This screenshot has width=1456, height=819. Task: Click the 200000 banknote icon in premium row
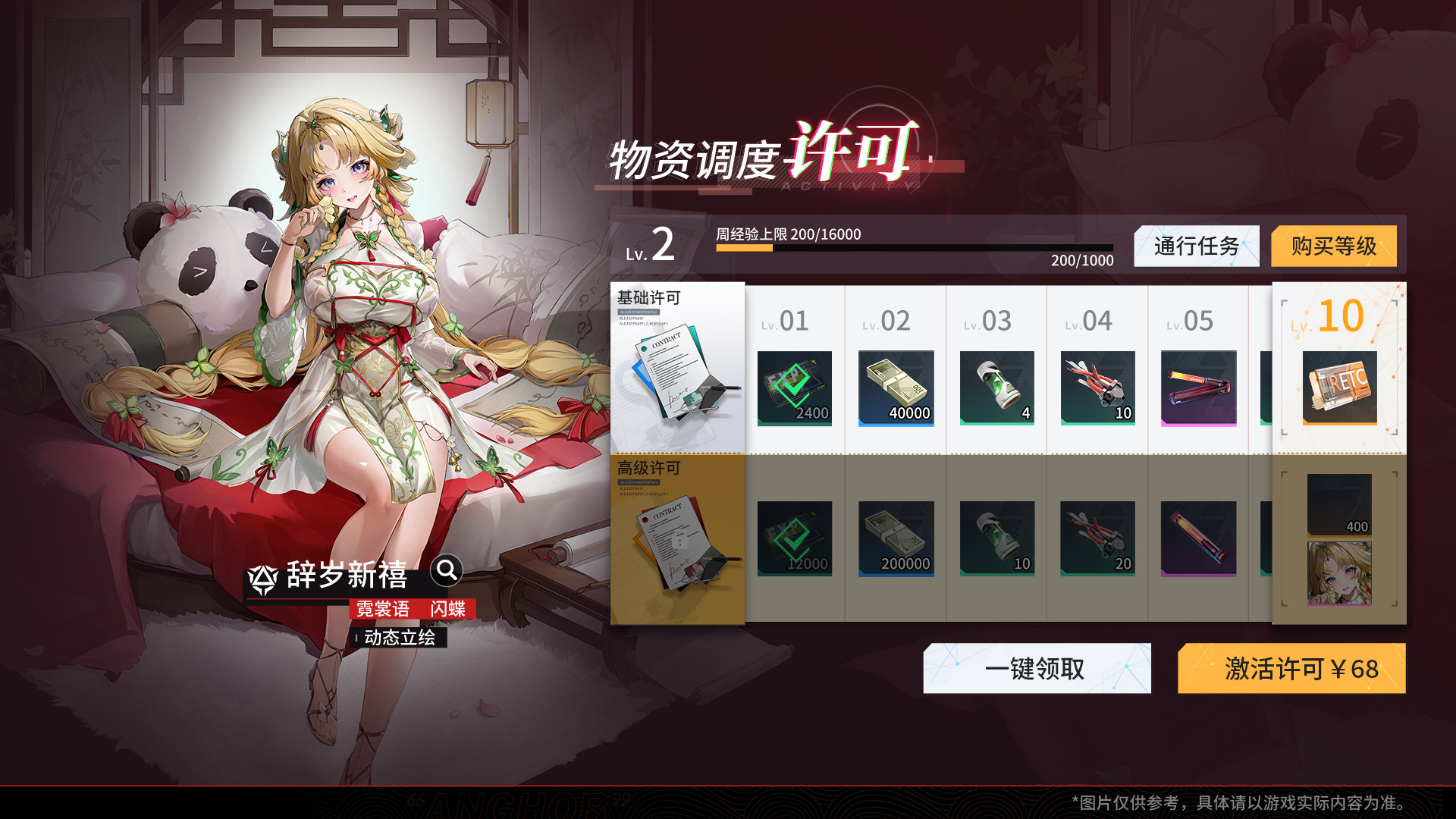point(896,538)
